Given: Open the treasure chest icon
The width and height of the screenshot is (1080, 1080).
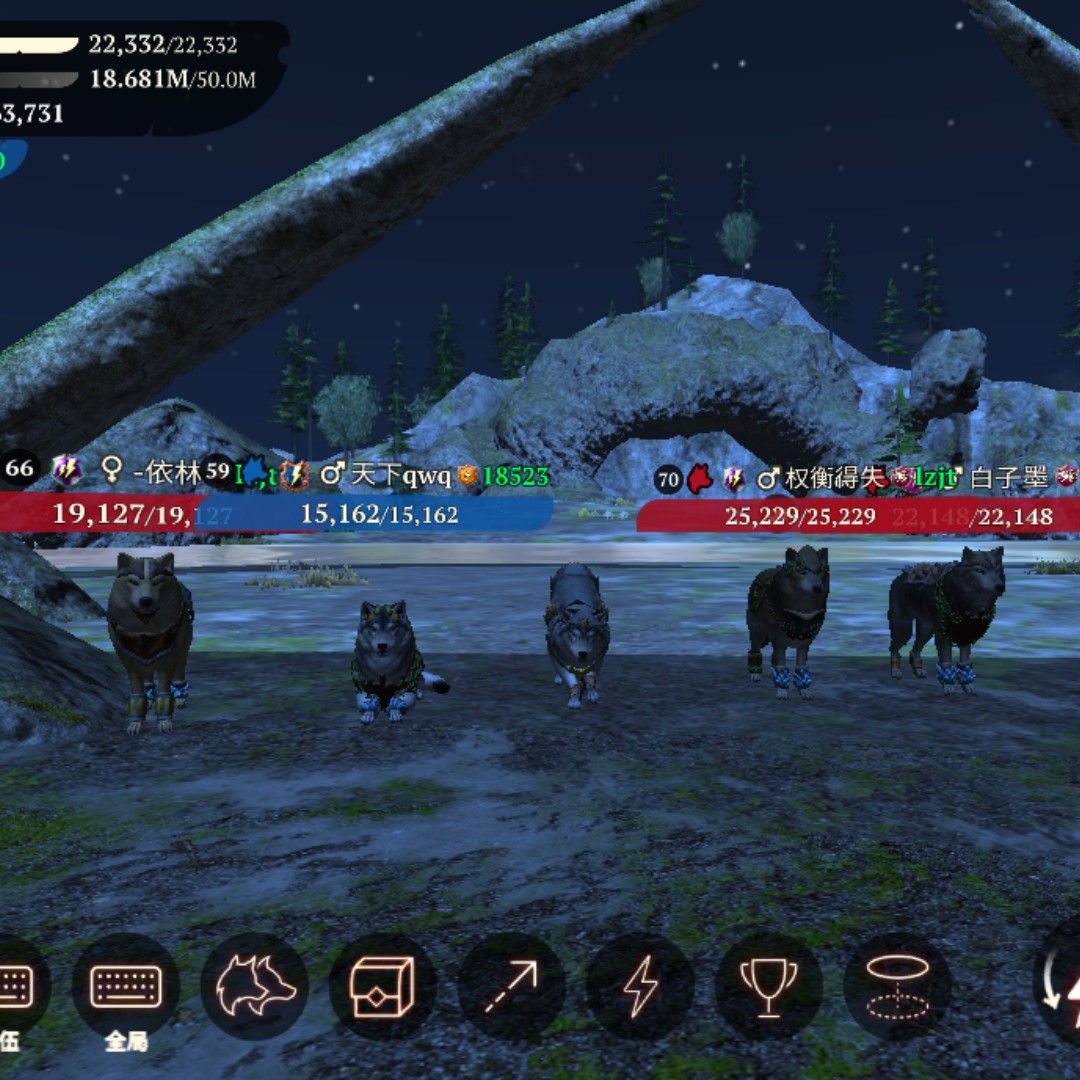Looking at the screenshot, I should (383, 987).
